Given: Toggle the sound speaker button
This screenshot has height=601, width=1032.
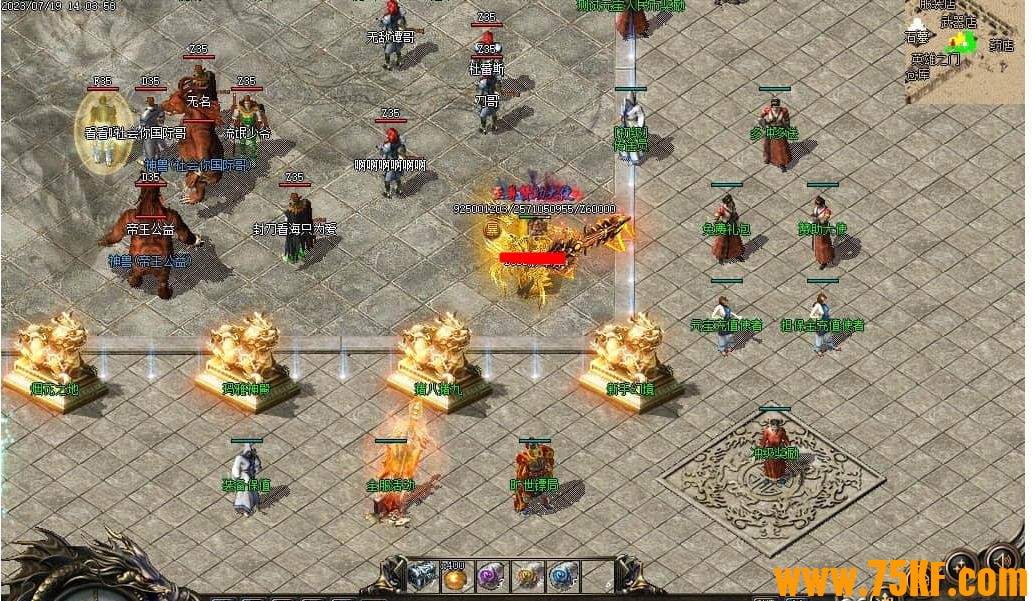Looking at the screenshot, I should click(x=1002, y=560).
